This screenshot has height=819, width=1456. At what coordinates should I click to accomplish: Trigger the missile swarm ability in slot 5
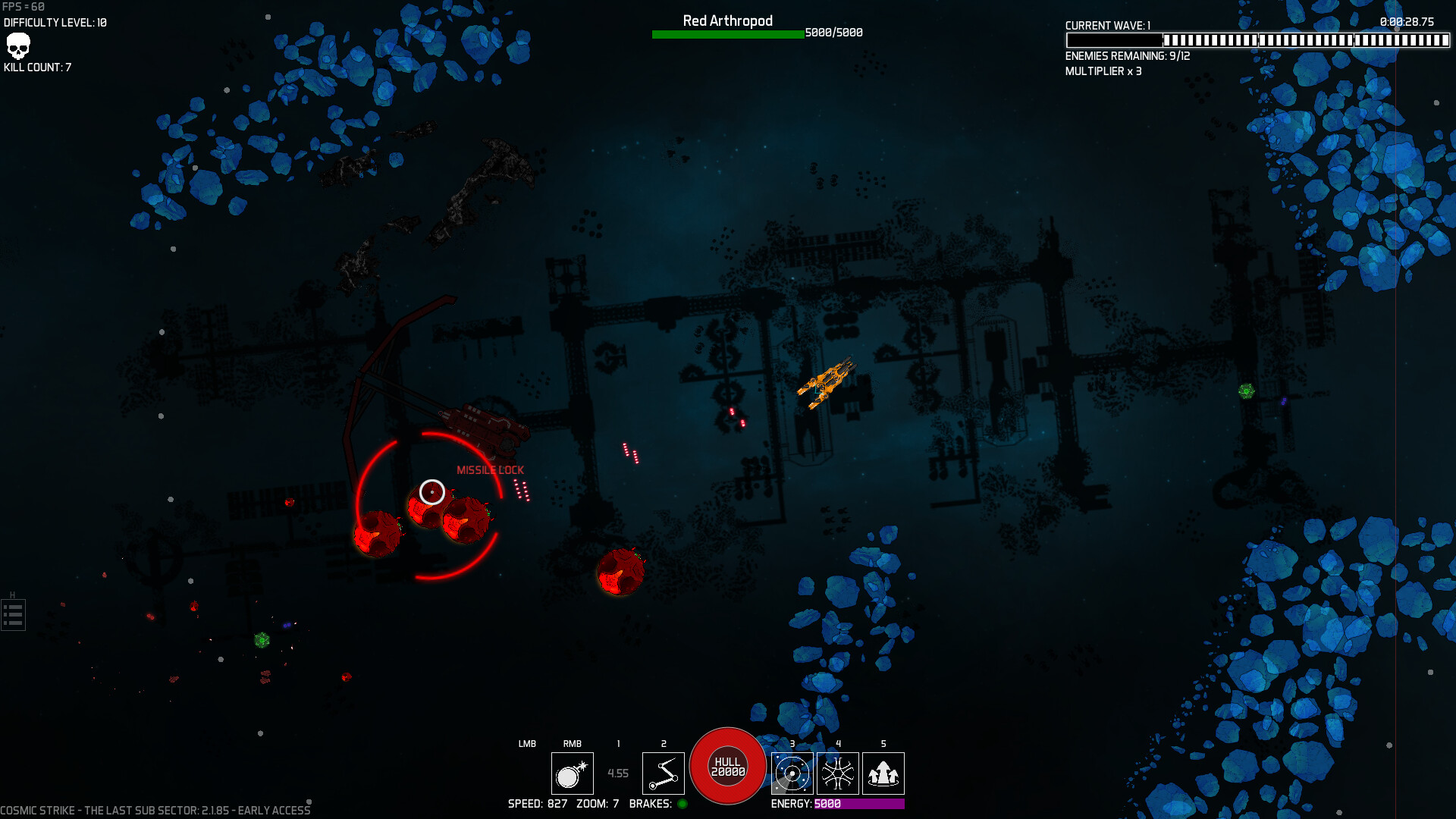pos(883,773)
